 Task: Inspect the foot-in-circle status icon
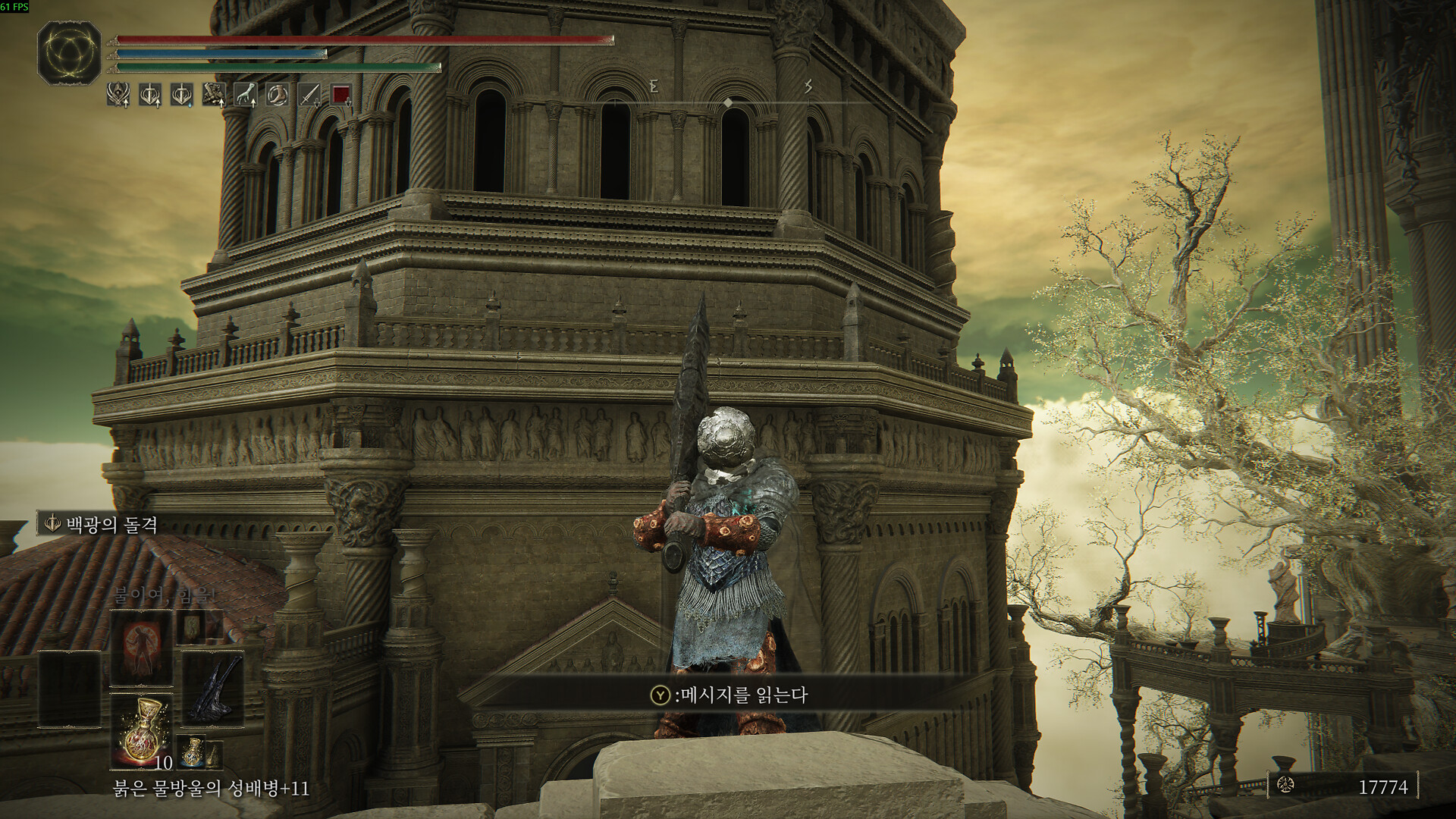coord(278,95)
